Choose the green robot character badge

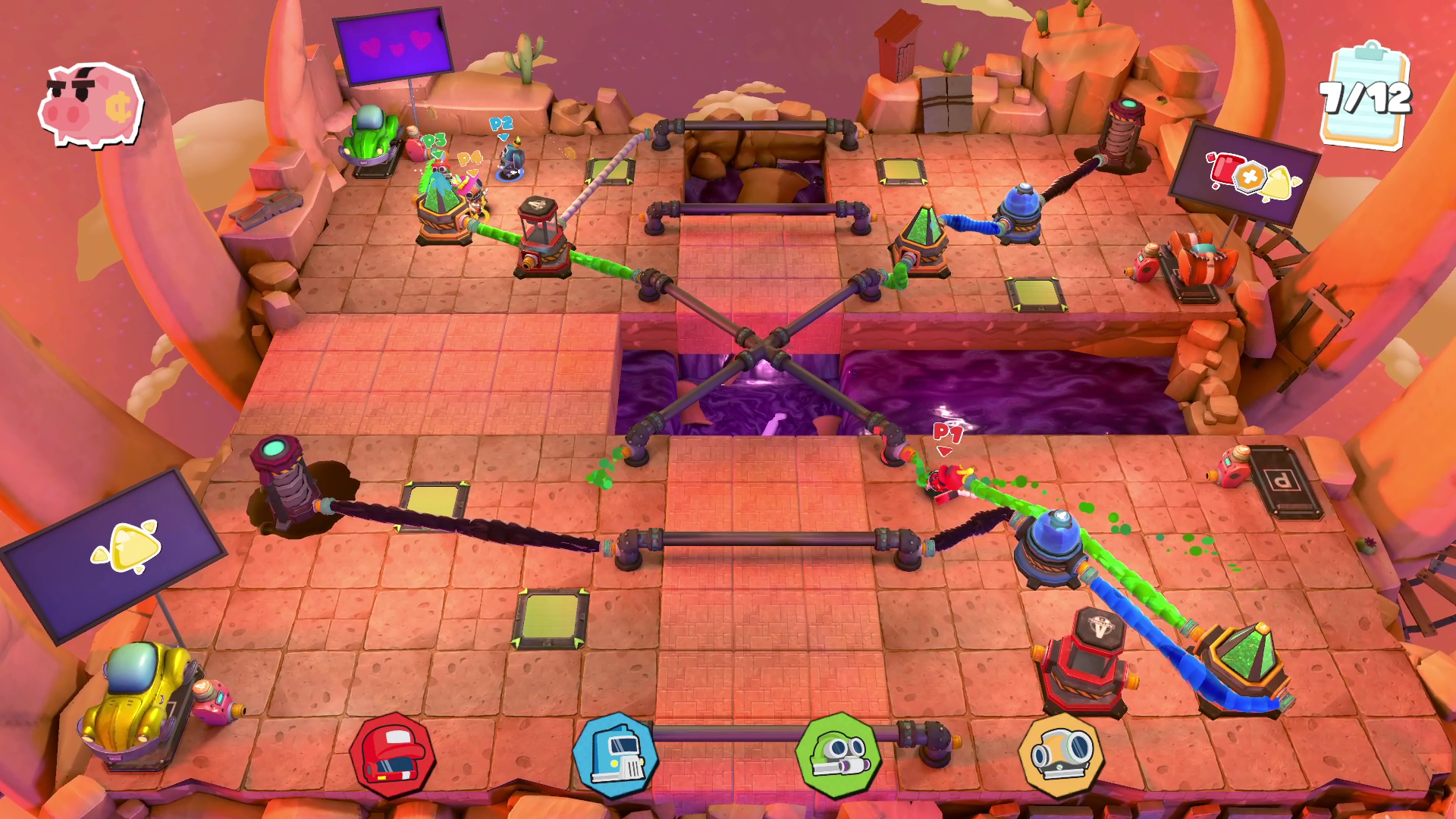(x=838, y=755)
